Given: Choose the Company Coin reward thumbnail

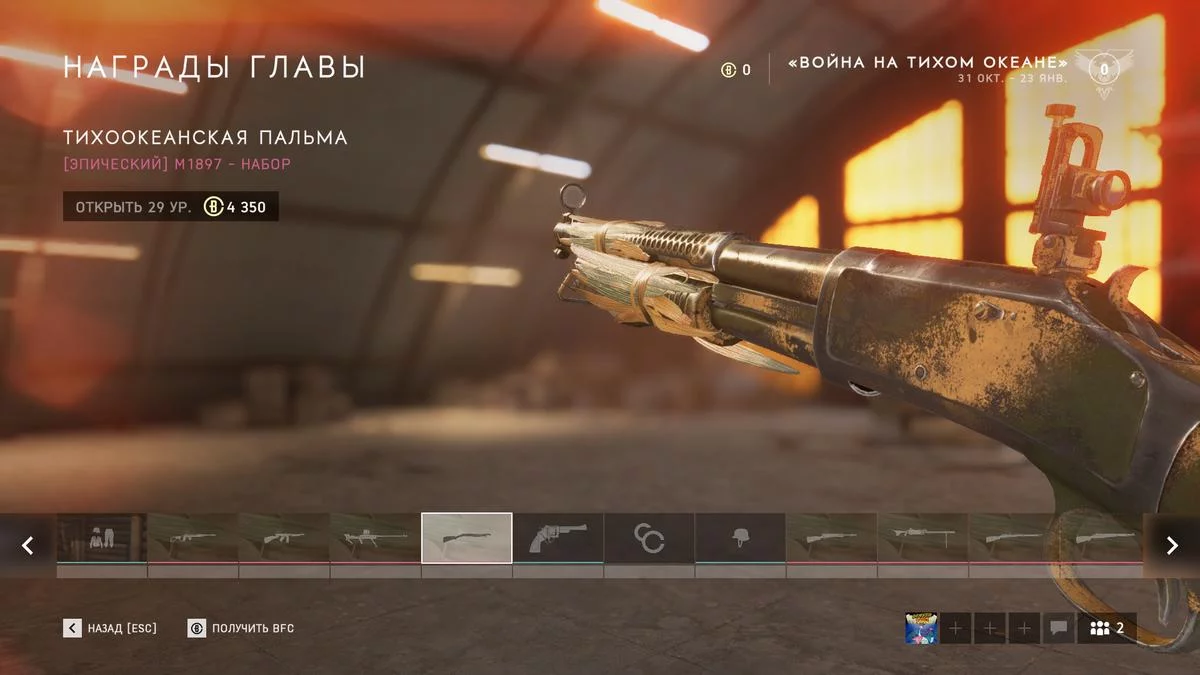Looking at the screenshot, I should tap(649, 539).
